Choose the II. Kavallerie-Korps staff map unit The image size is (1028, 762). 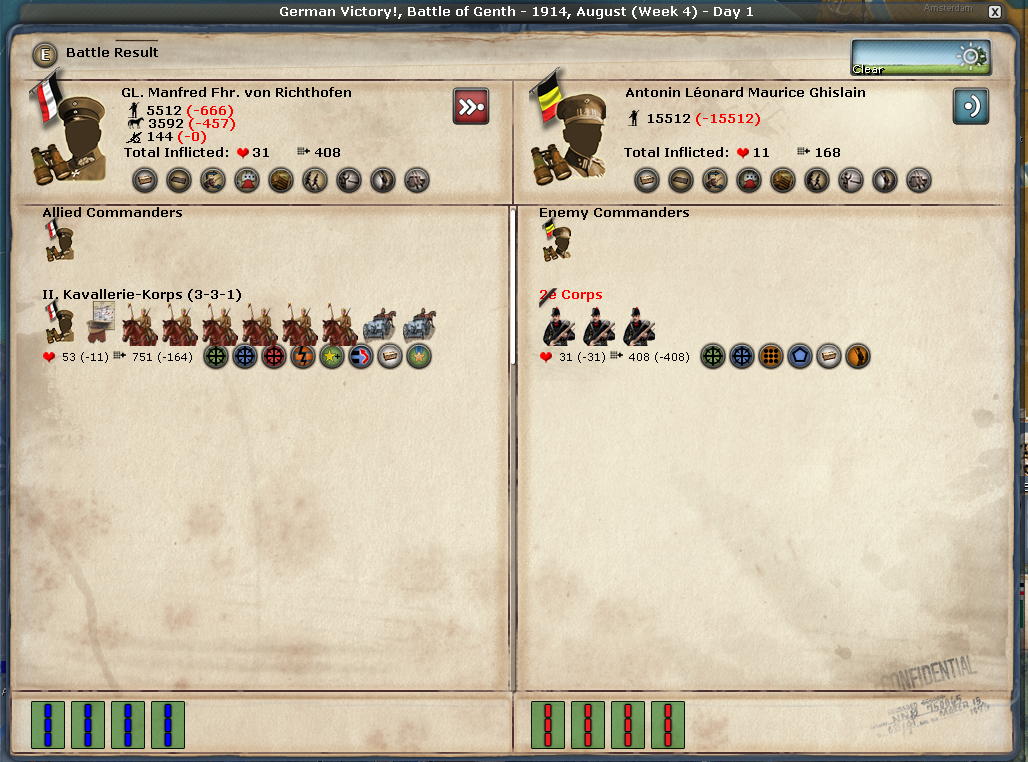(x=100, y=325)
